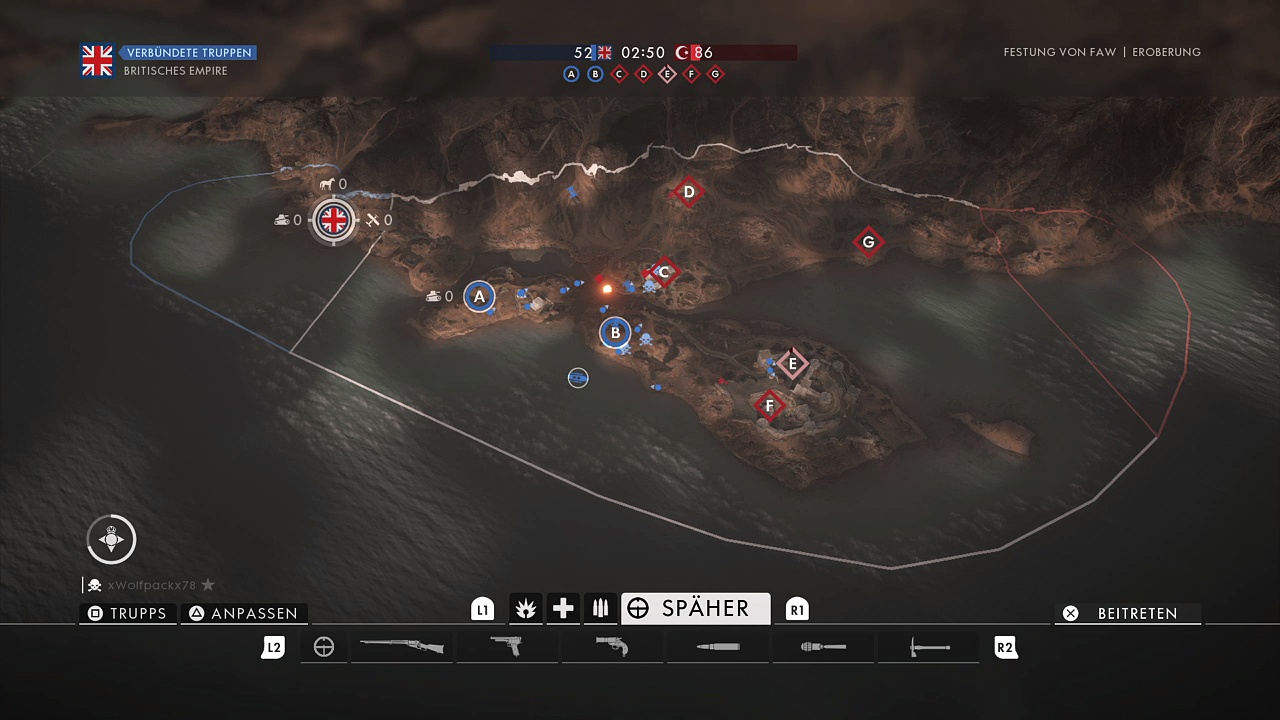1280x720 pixels.
Task: Select contested objective E marker
Action: [793, 364]
